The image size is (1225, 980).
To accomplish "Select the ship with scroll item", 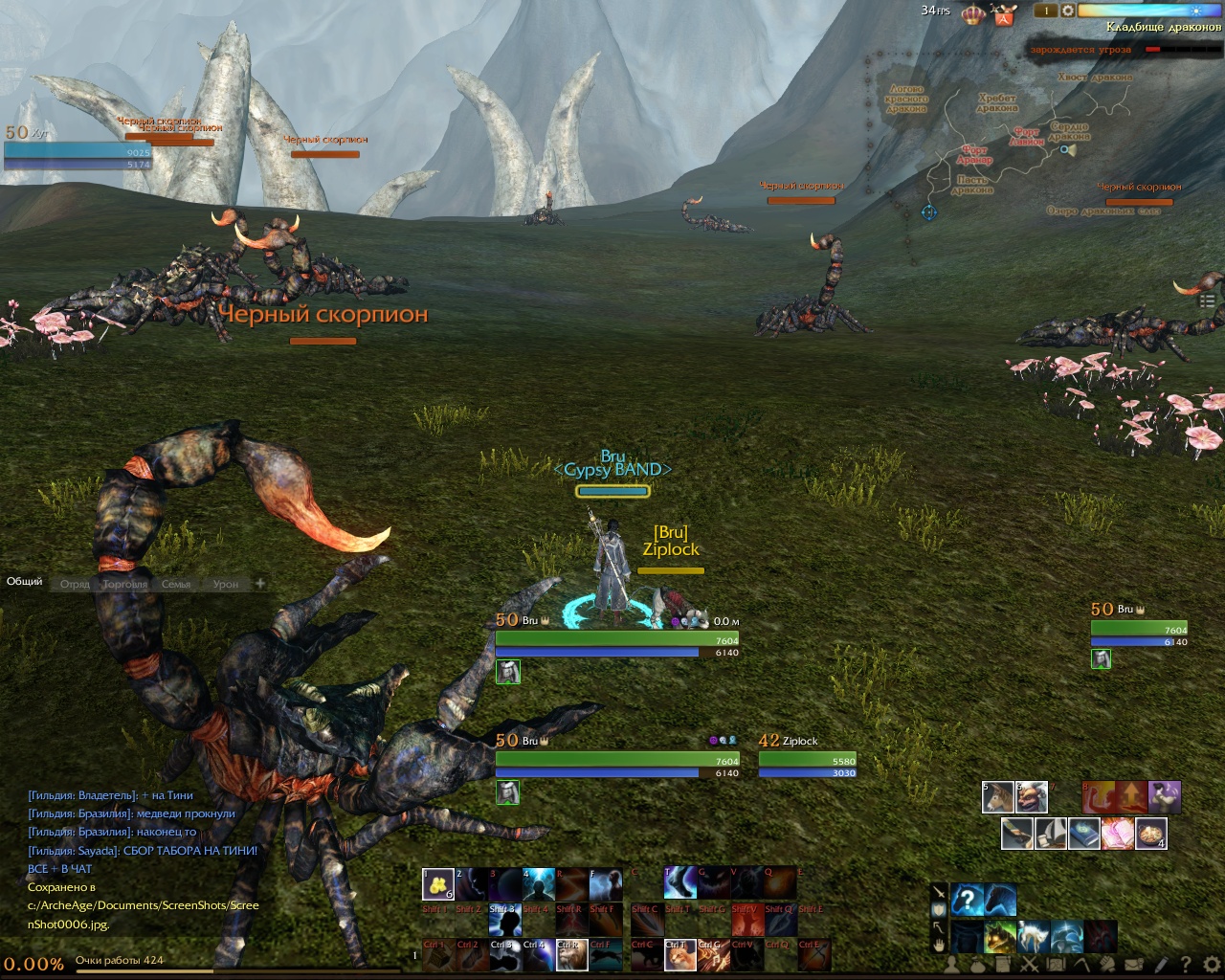I will pyautogui.click(x=1050, y=834).
